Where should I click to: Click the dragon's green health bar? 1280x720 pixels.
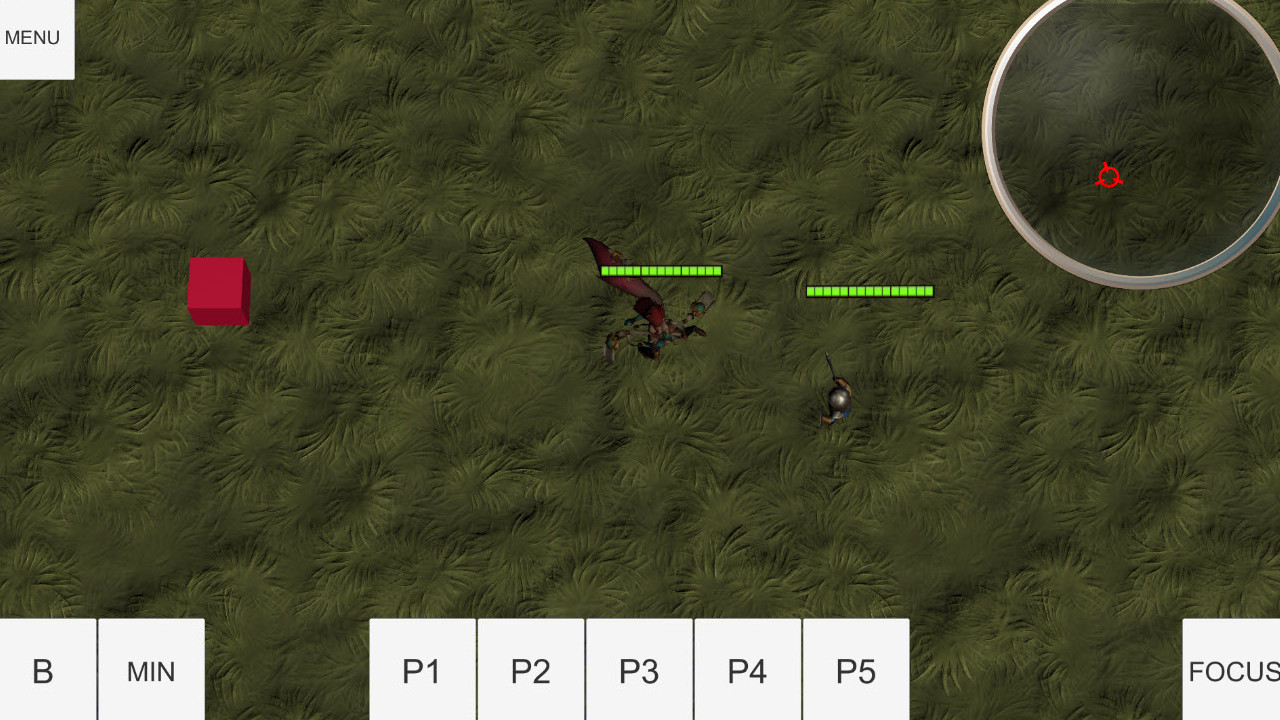tap(660, 270)
